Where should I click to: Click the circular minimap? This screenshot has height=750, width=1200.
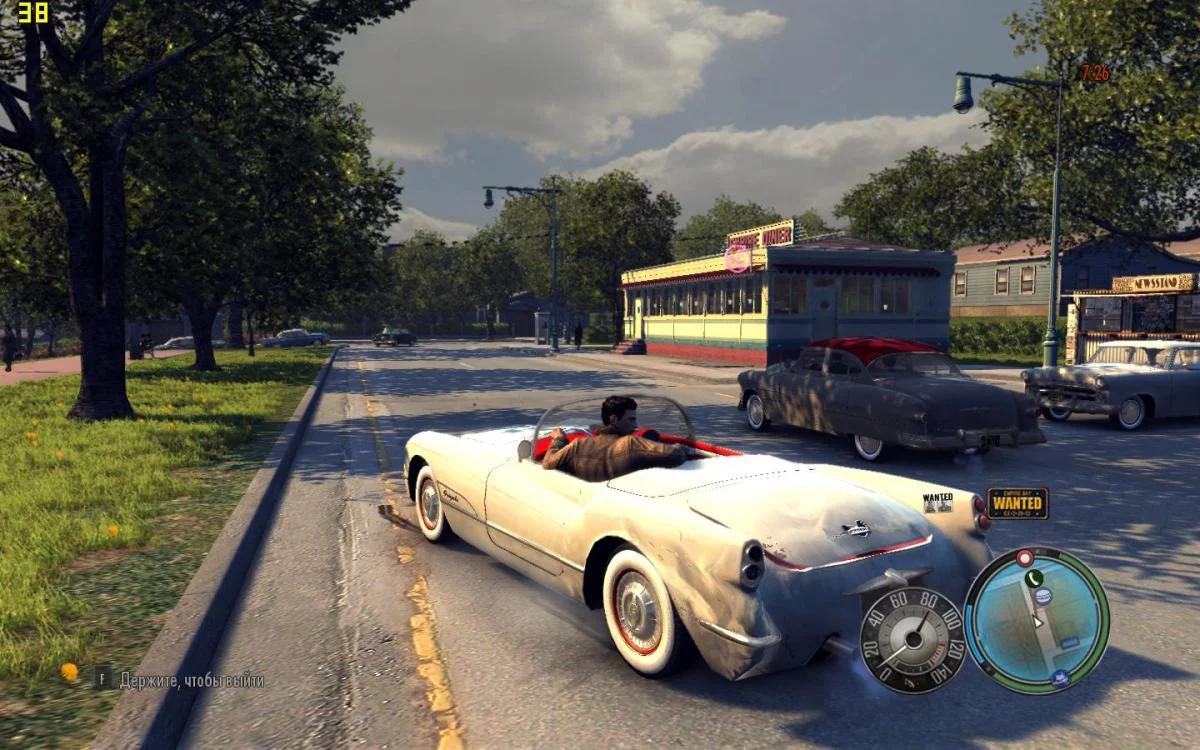(1036, 620)
